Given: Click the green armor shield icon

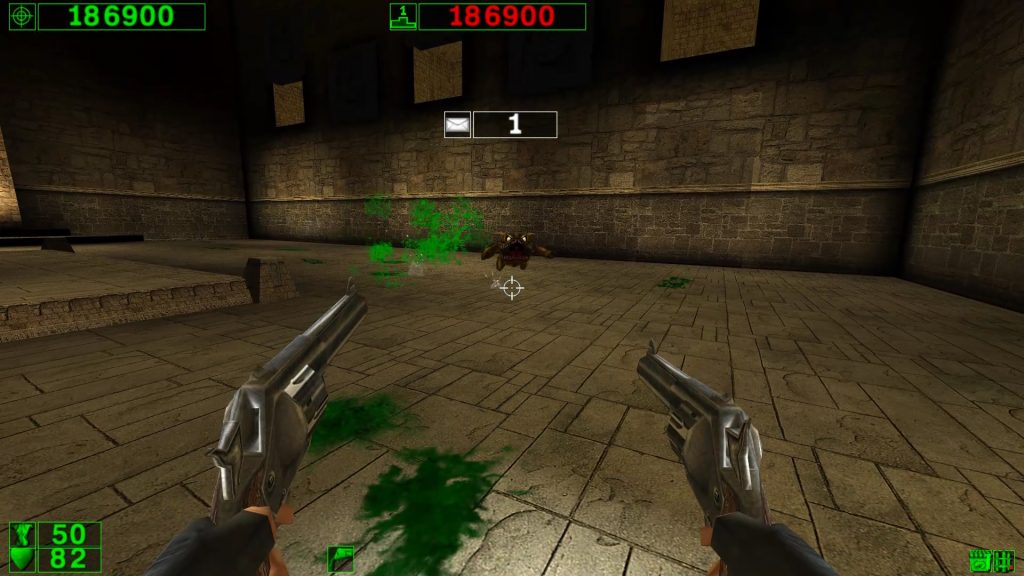Looking at the screenshot, I should [x=22, y=559].
